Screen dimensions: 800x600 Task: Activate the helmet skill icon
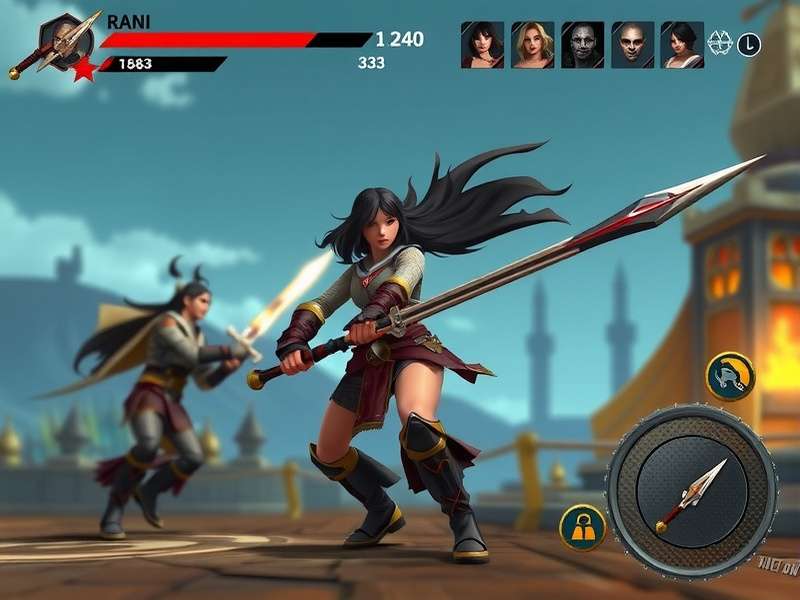click(730, 376)
